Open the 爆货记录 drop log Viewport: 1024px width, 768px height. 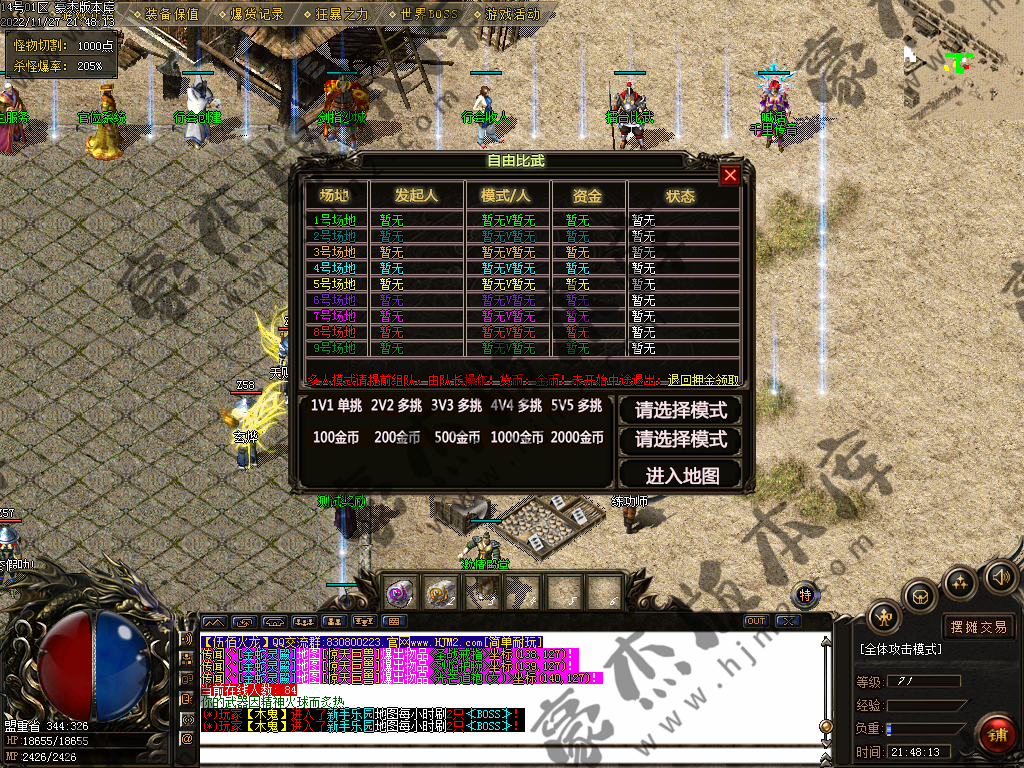(257, 14)
